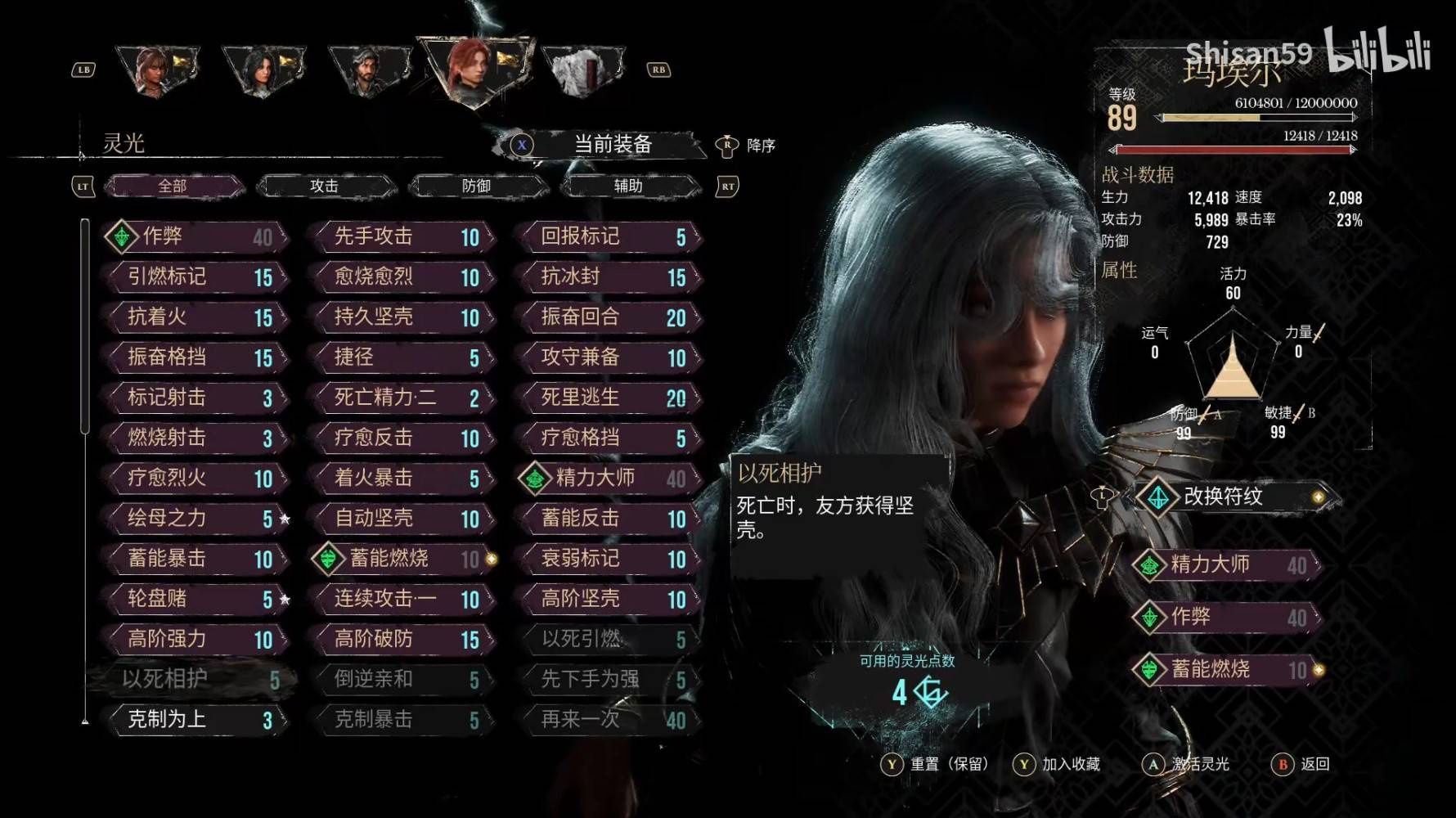Switch to the 攻击 filter tab

325,187
